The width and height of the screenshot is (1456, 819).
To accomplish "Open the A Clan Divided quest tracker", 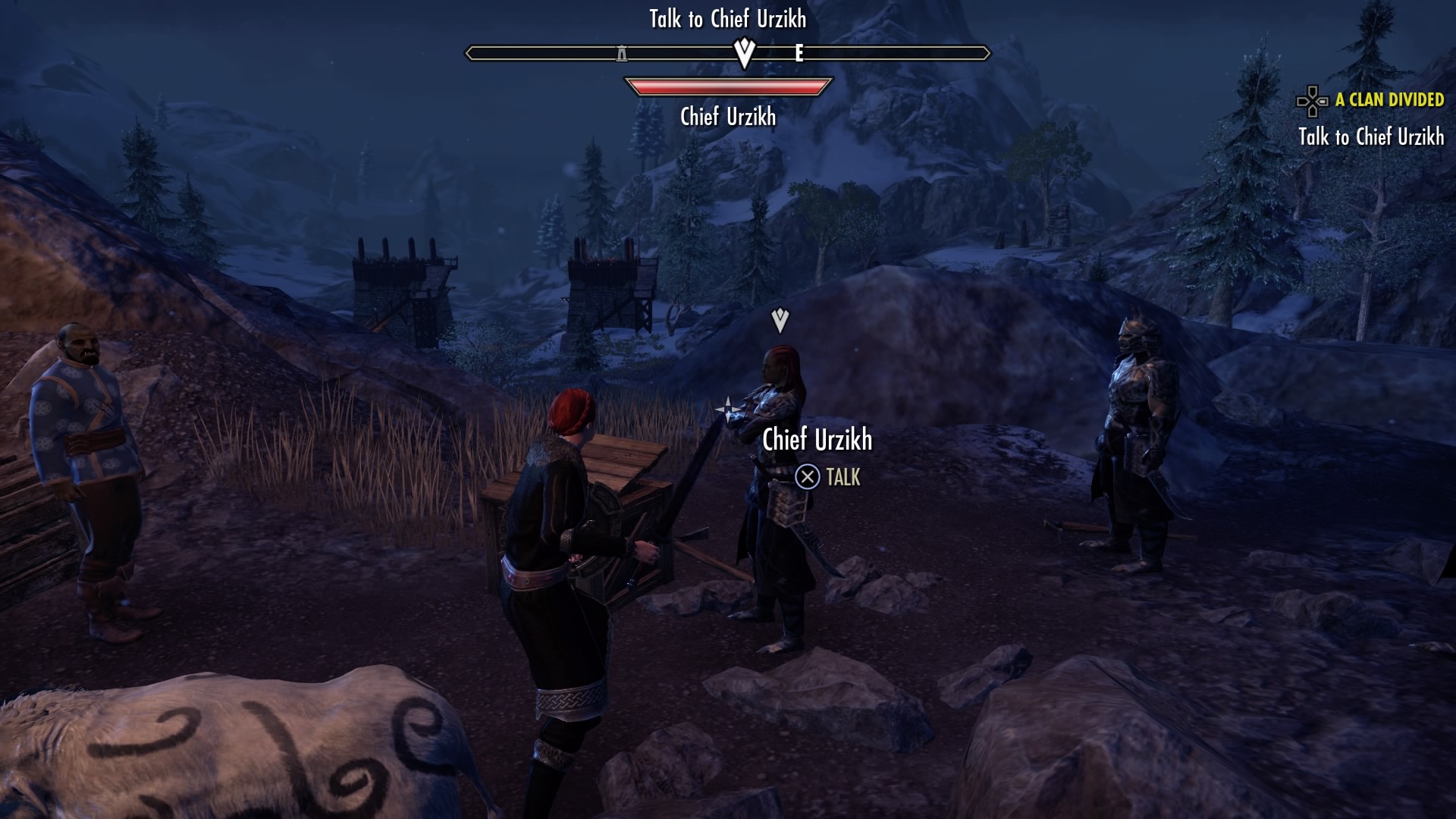I will 1389,100.
